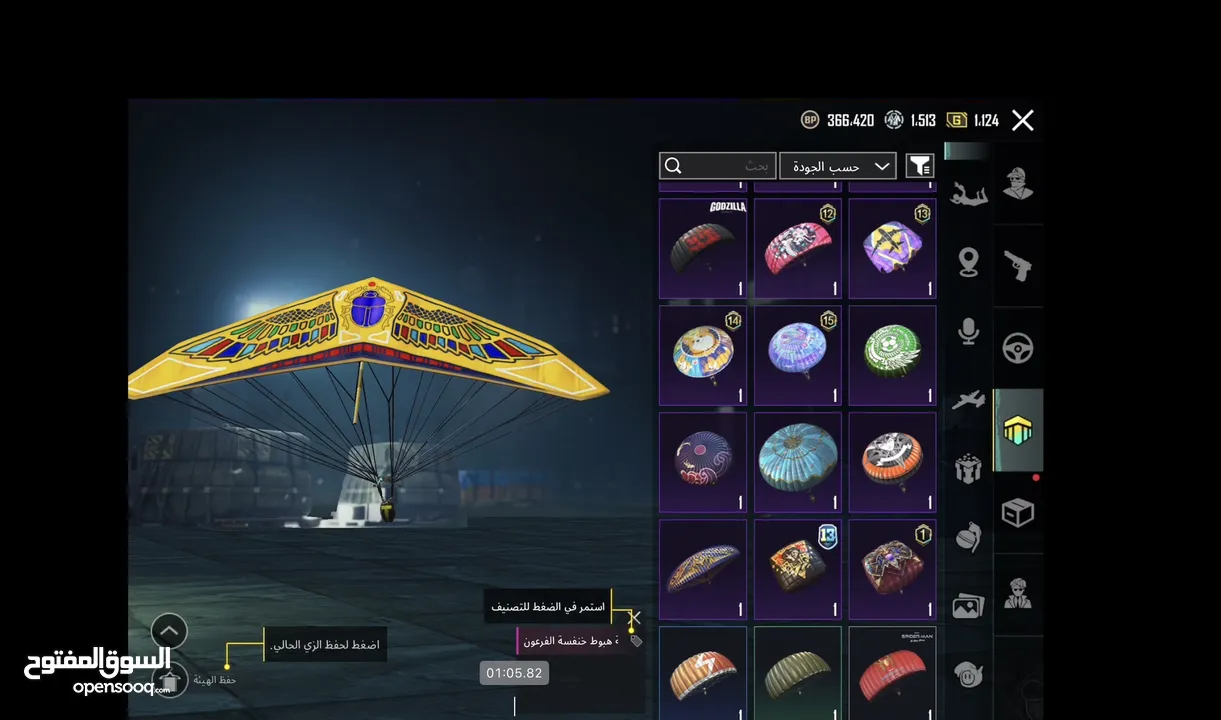Viewport: 1221px width, 720px height.
Task: Click the parachute search field
Action: 717,166
